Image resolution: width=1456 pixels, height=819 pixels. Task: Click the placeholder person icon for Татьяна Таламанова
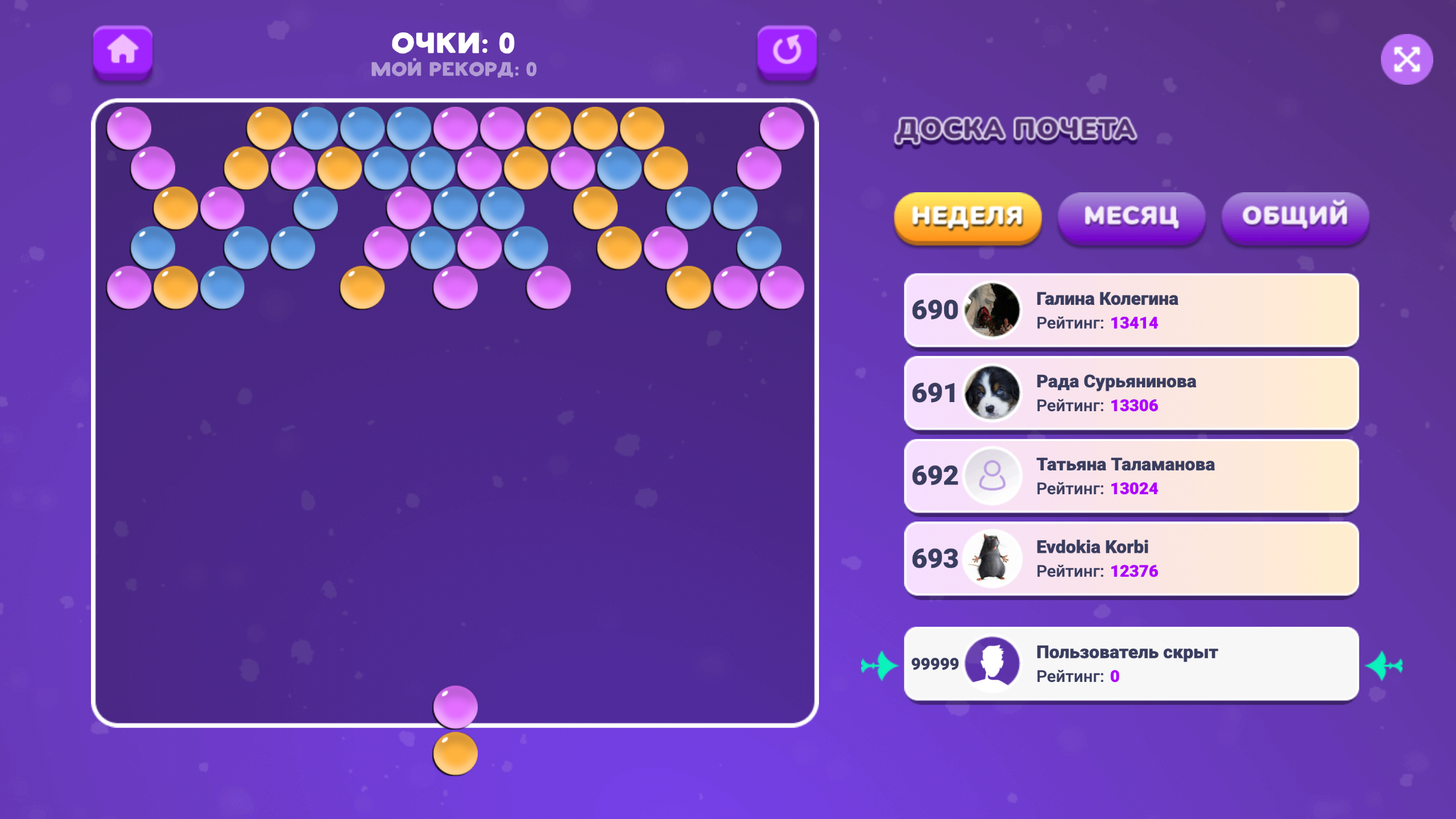coord(991,476)
